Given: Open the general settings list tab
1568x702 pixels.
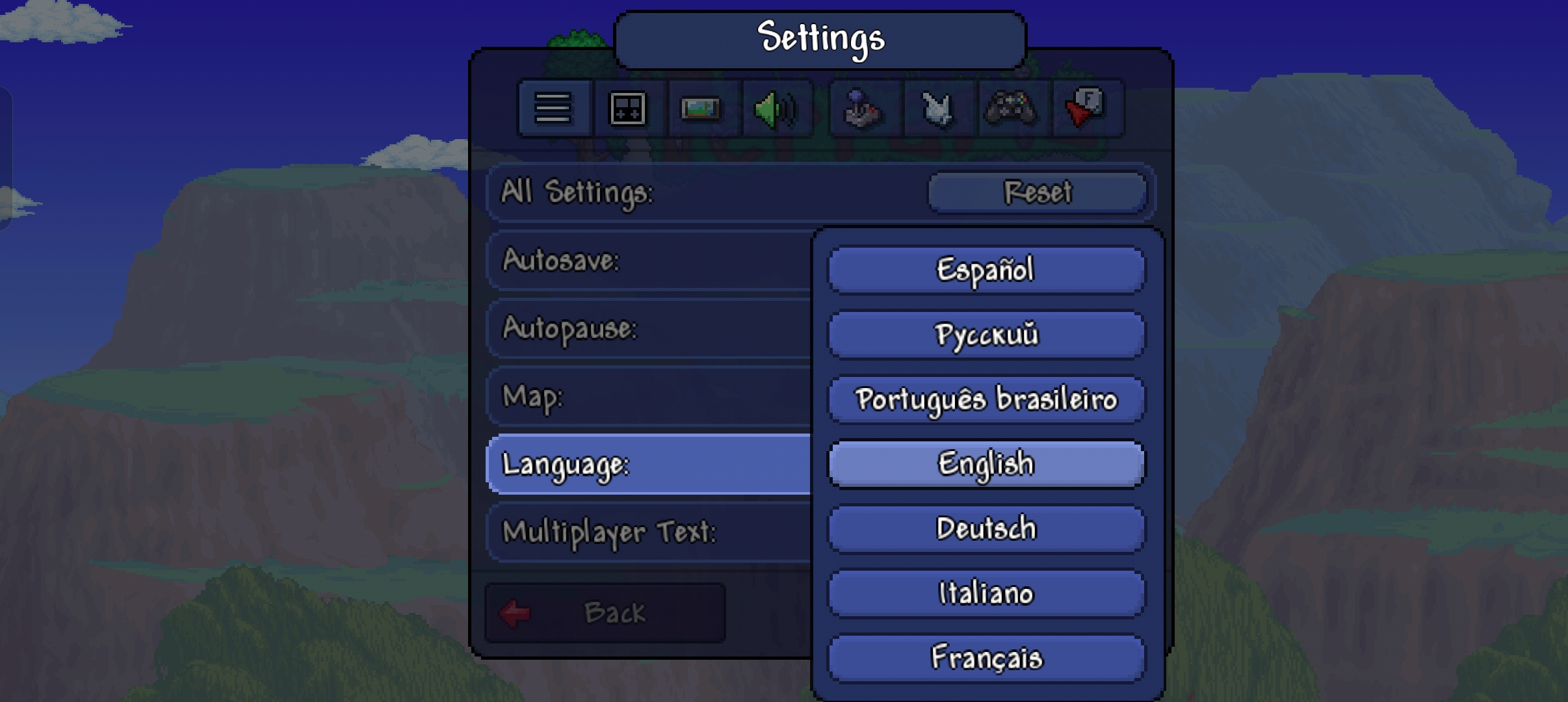Looking at the screenshot, I should click(x=553, y=109).
